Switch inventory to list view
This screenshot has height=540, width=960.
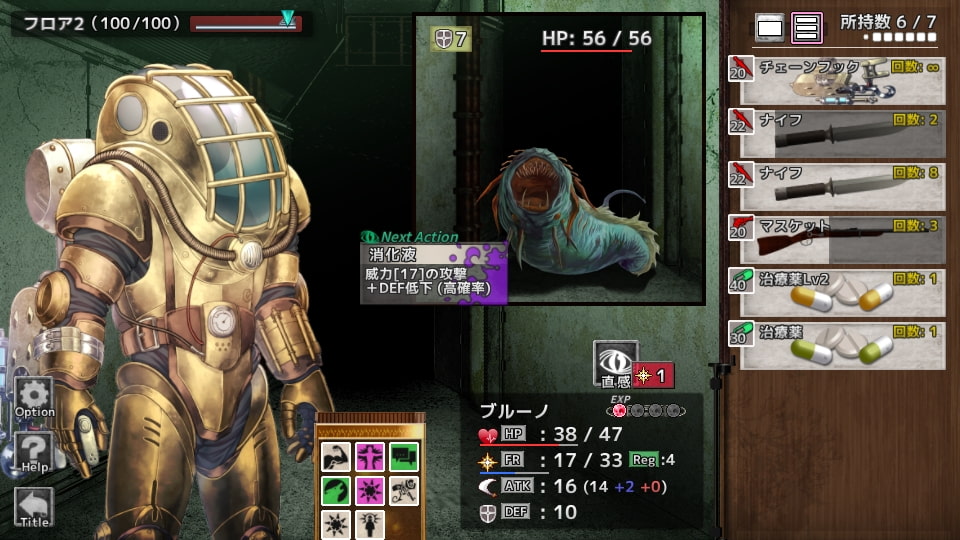(x=806, y=27)
